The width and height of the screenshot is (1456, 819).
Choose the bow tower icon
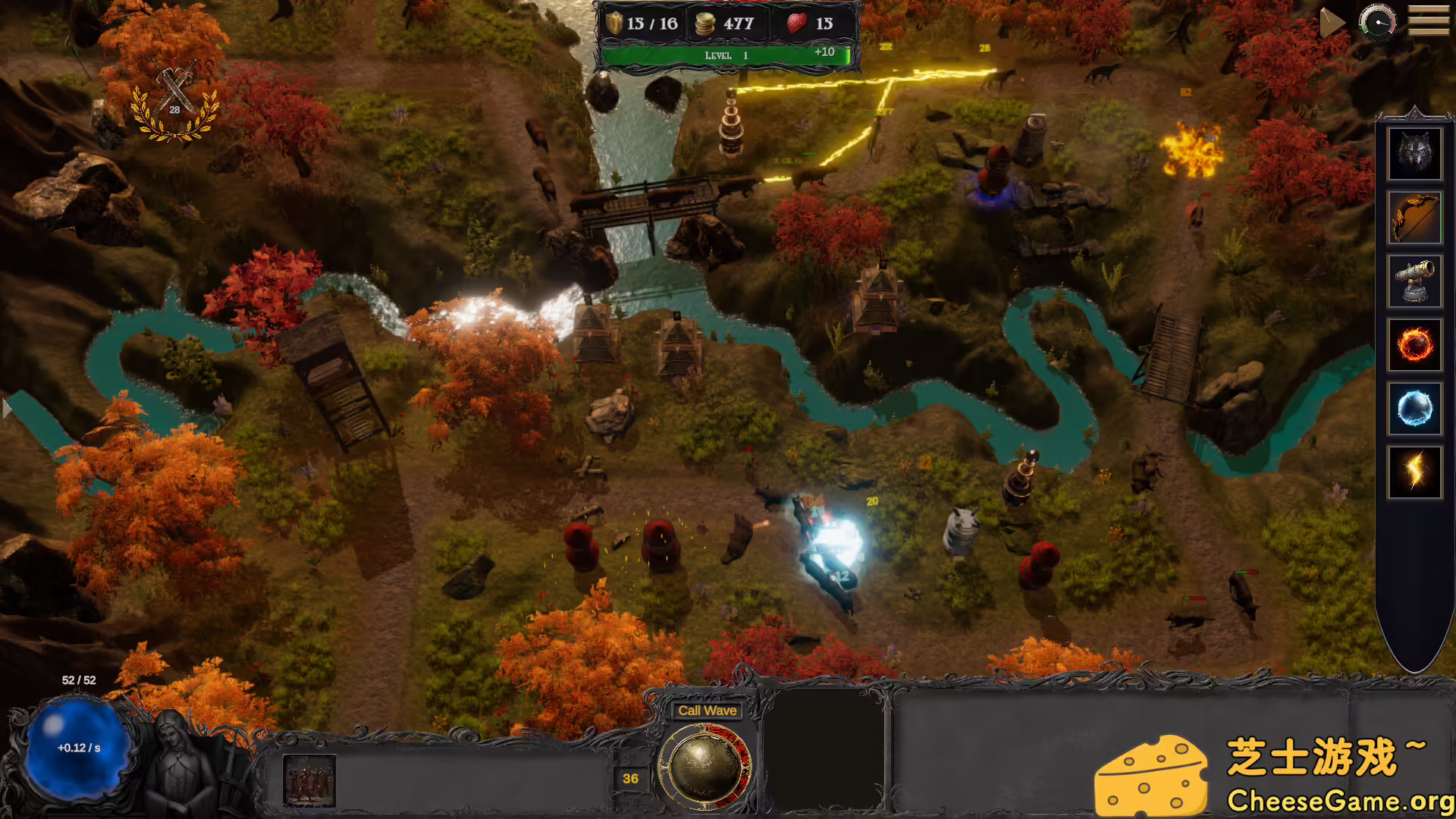tap(1414, 218)
